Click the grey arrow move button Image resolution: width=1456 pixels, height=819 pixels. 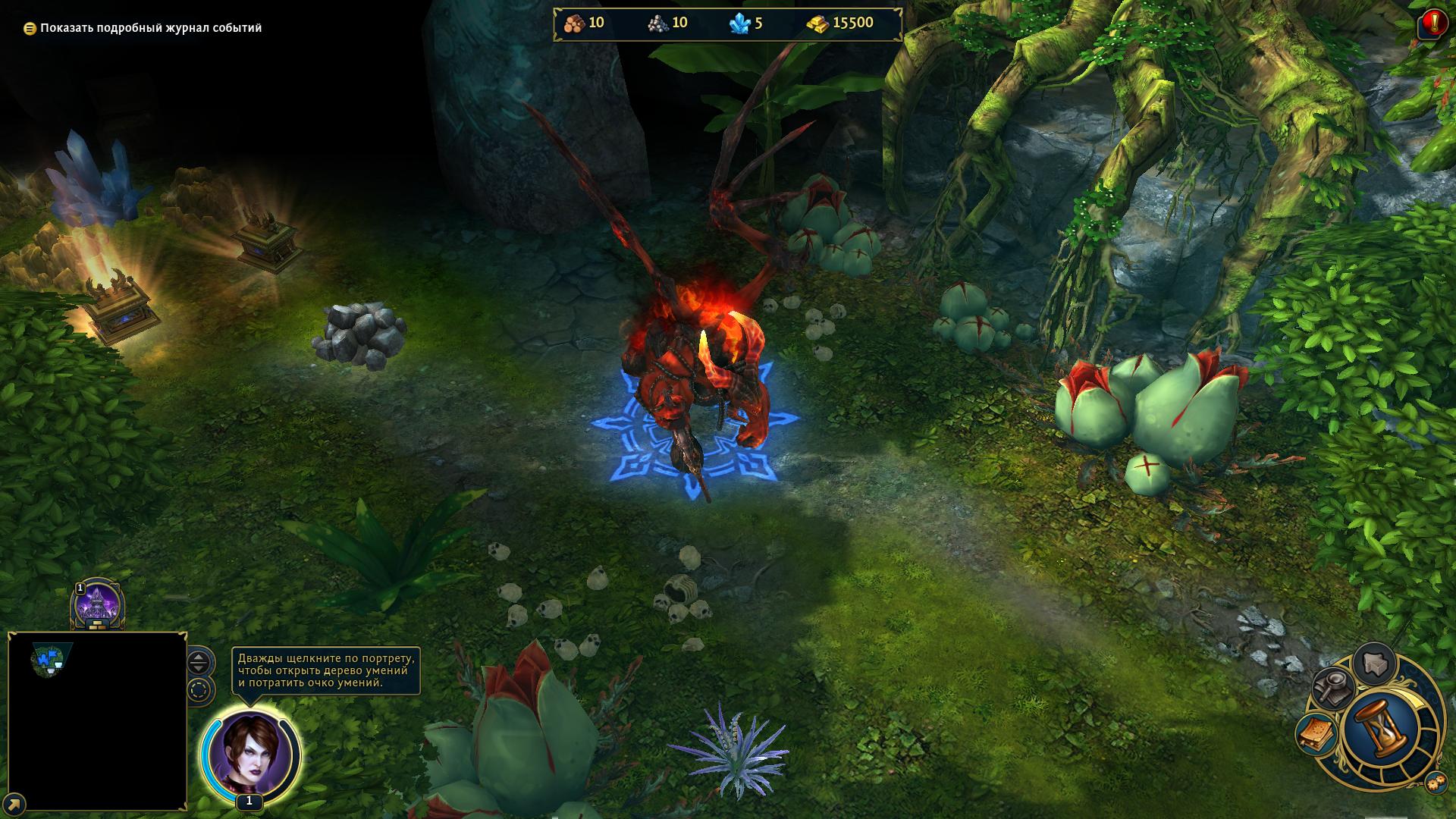[x=1374, y=664]
